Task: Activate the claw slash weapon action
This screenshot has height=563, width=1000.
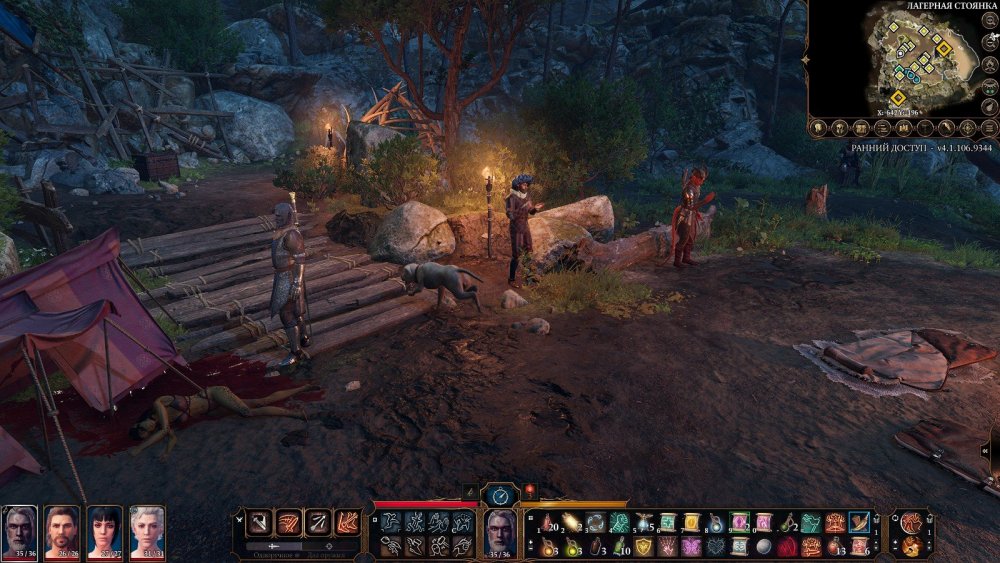Action: (288, 521)
